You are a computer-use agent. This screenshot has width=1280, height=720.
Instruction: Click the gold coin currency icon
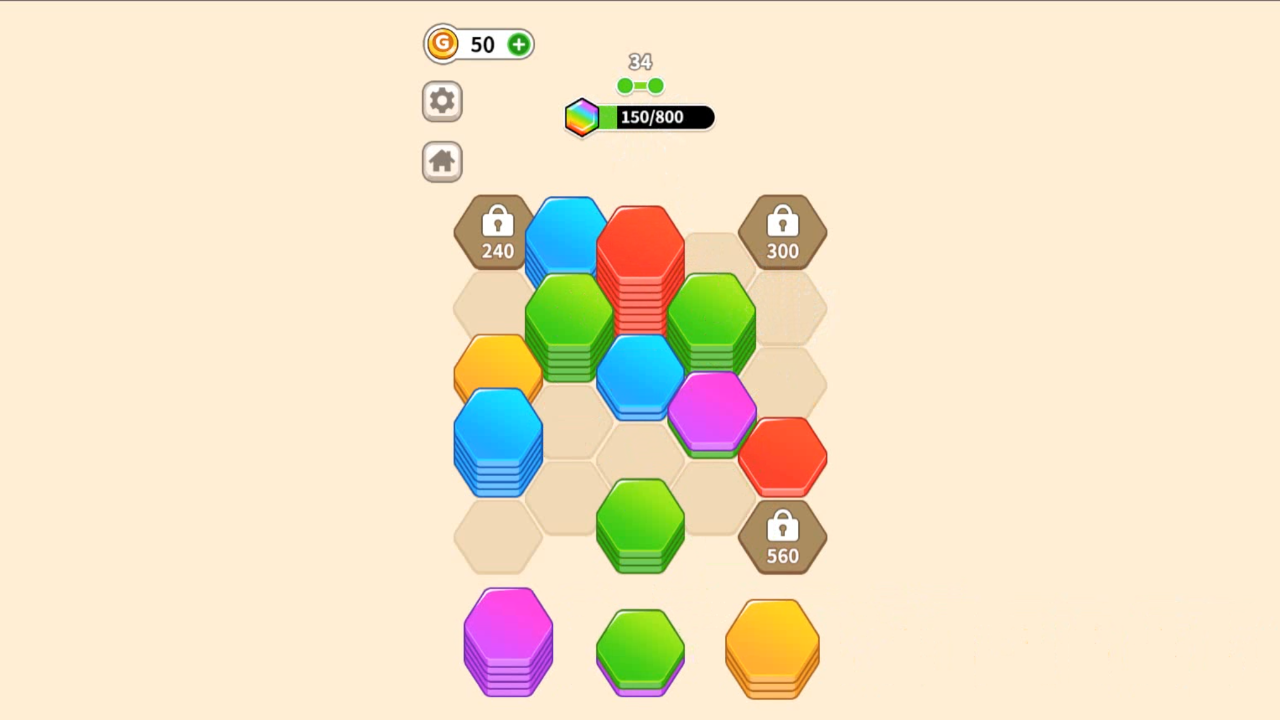(x=442, y=44)
